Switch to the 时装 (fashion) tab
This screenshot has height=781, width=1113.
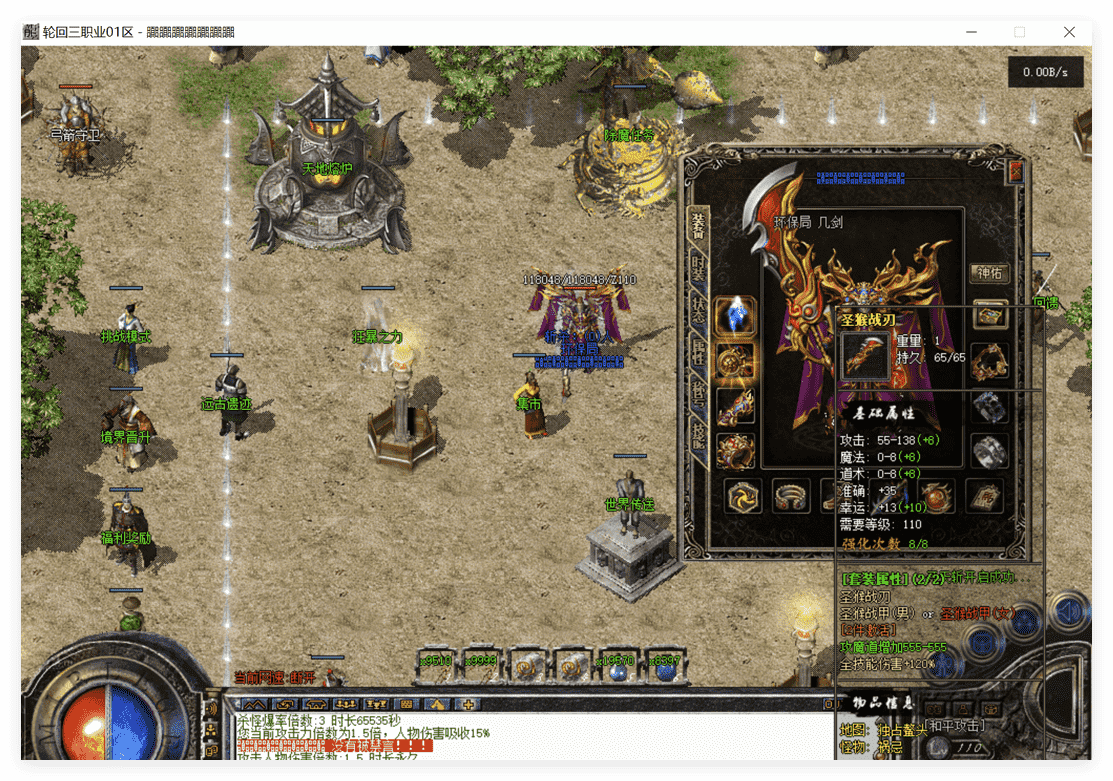coord(699,270)
